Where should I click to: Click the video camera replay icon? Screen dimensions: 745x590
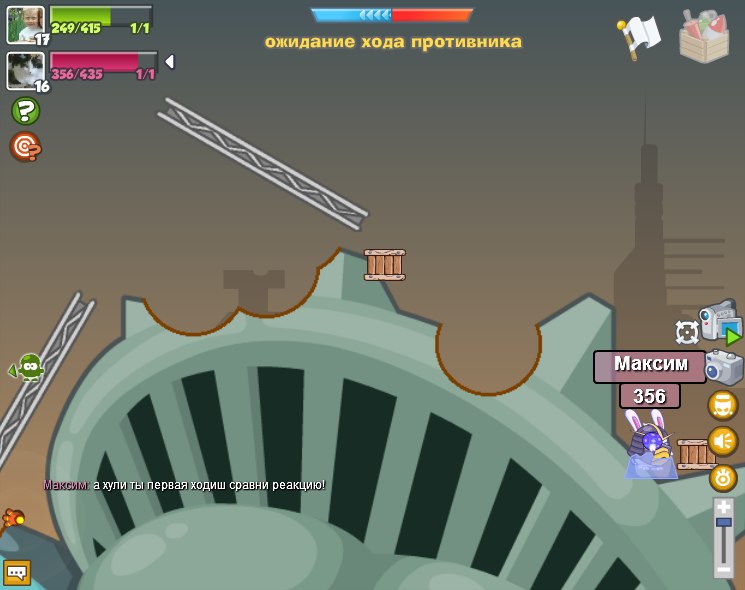coord(719,322)
